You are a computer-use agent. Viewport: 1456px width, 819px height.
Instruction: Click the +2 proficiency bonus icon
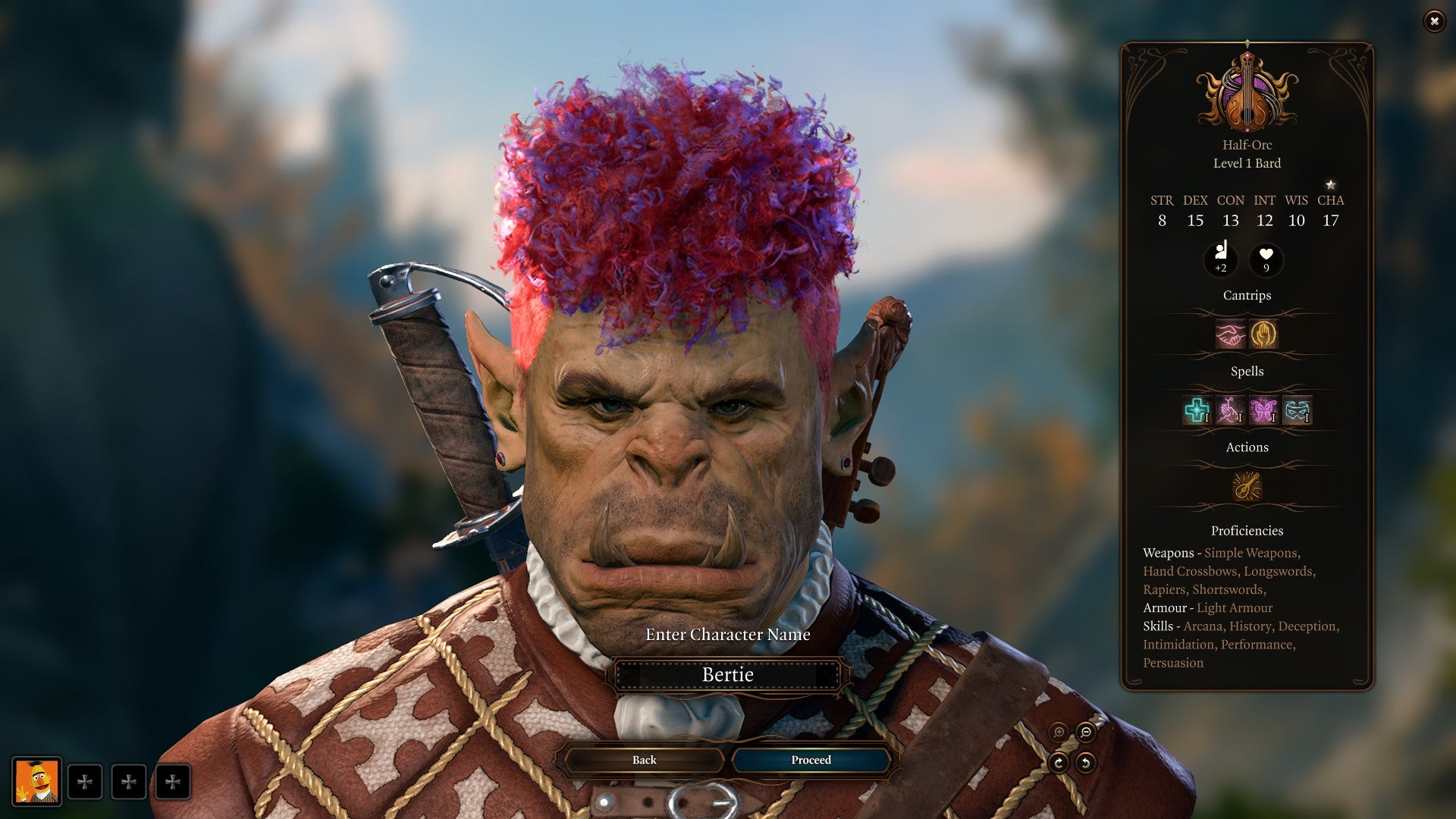(1221, 259)
